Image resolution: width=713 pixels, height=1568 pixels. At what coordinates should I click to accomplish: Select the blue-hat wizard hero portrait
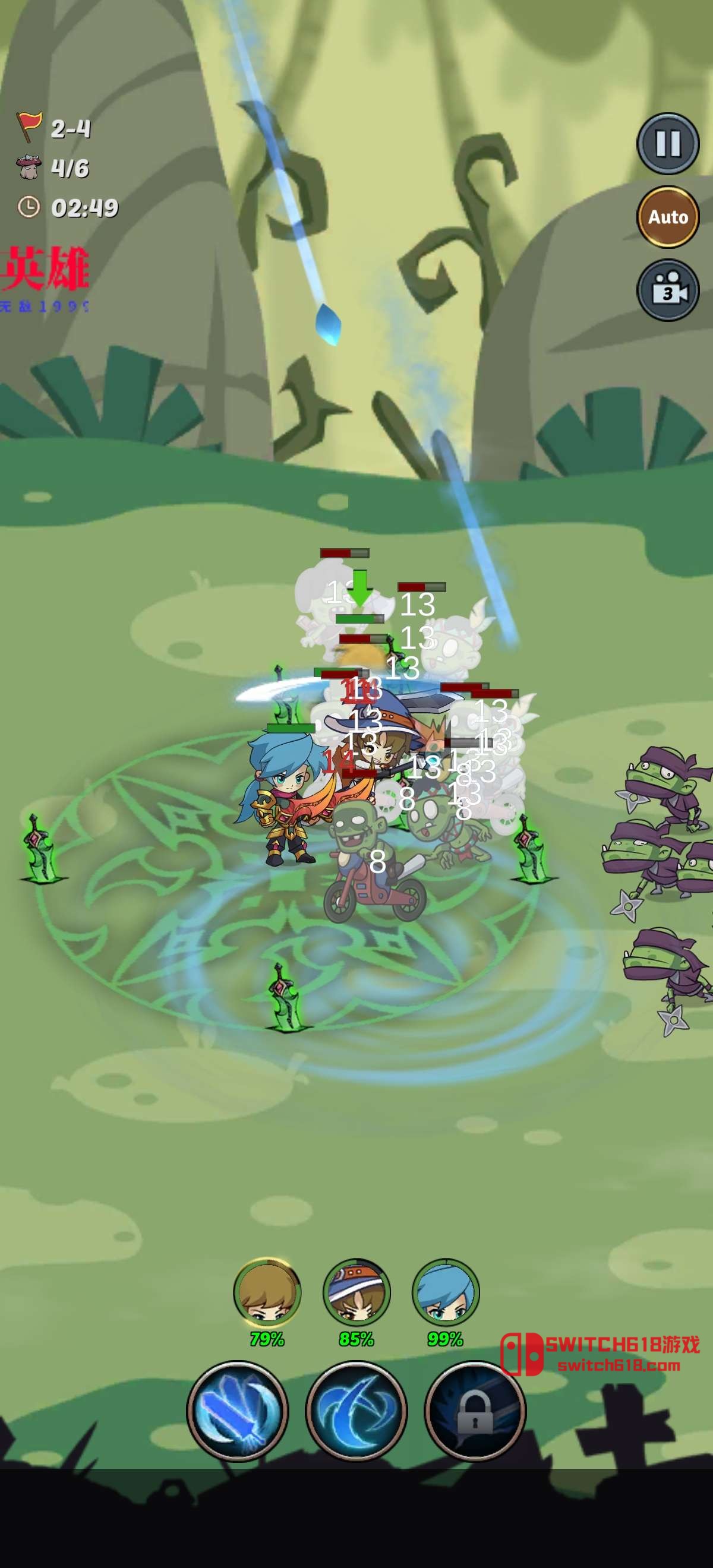click(356, 1293)
